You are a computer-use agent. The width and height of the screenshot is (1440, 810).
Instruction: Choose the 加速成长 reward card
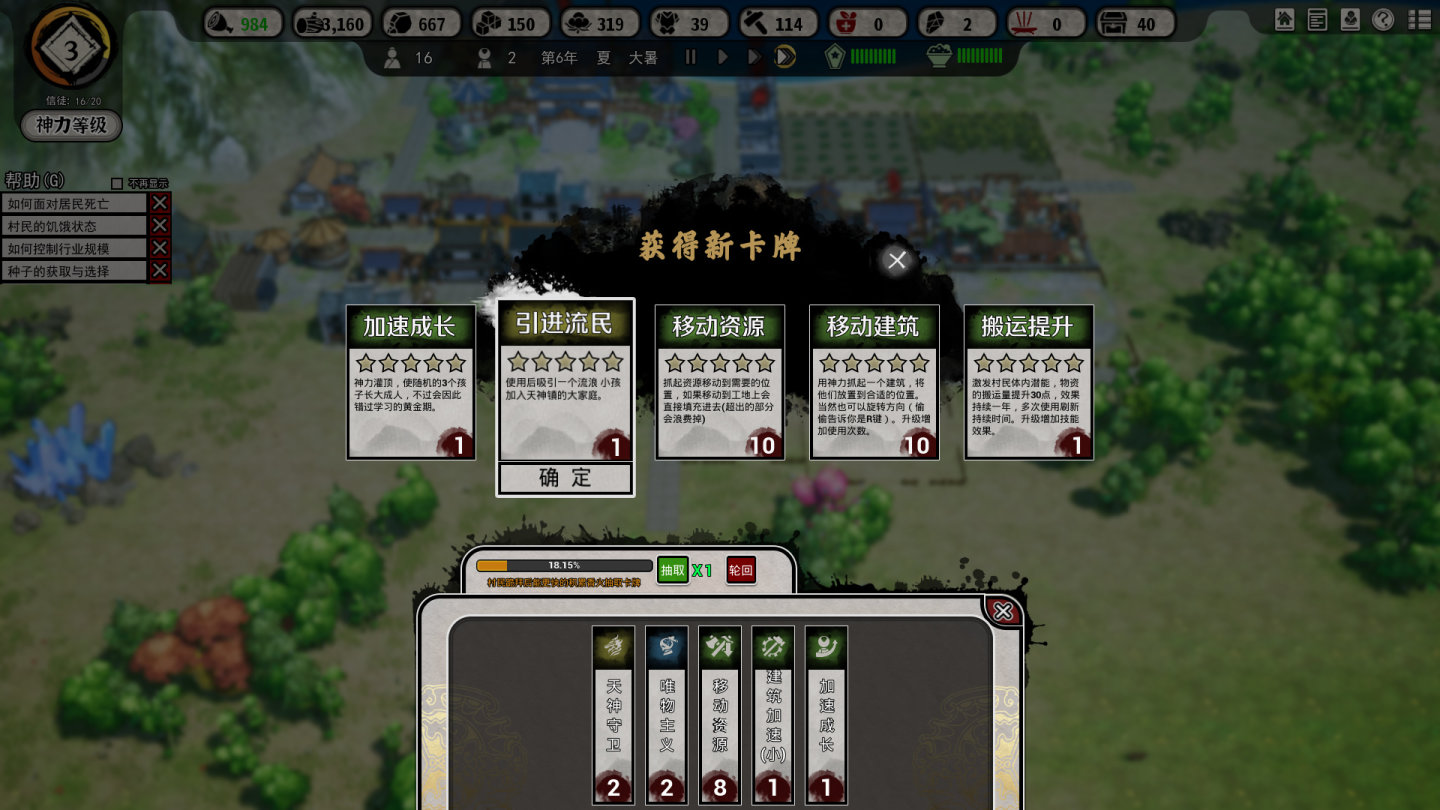409,382
